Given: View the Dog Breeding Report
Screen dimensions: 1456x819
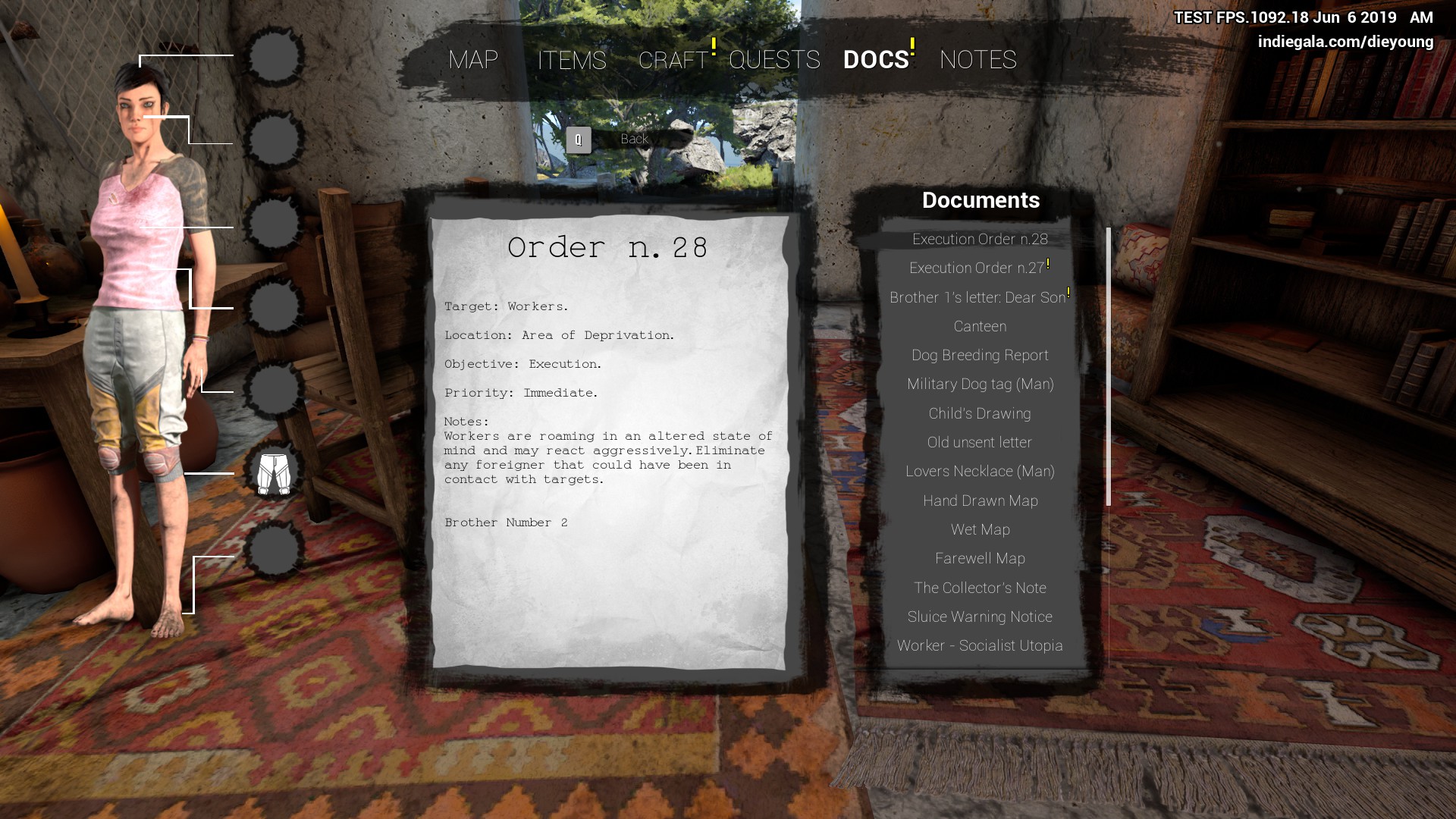Looking at the screenshot, I should (x=980, y=355).
